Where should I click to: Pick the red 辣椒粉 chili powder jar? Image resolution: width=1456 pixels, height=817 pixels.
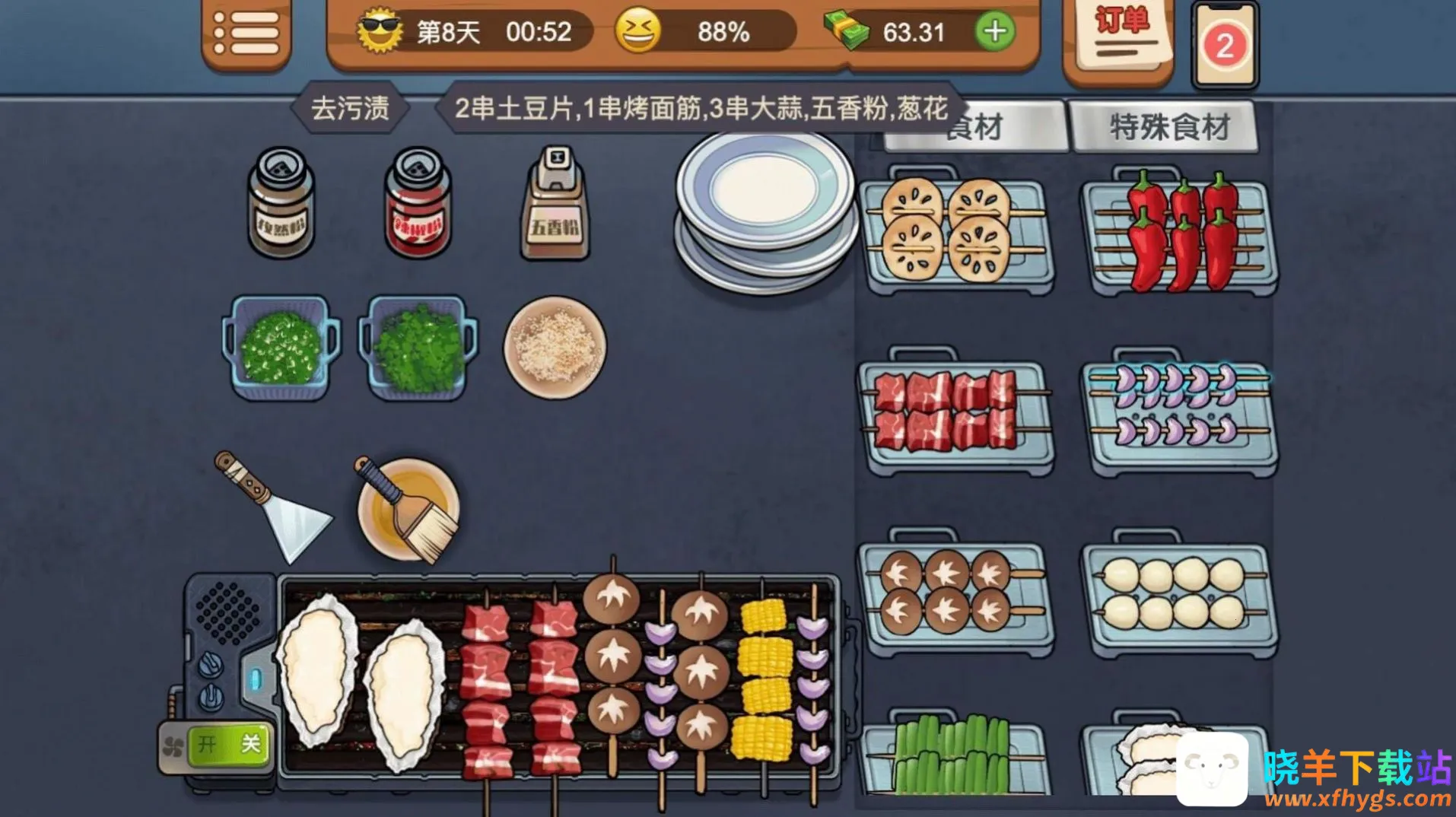pos(418,204)
